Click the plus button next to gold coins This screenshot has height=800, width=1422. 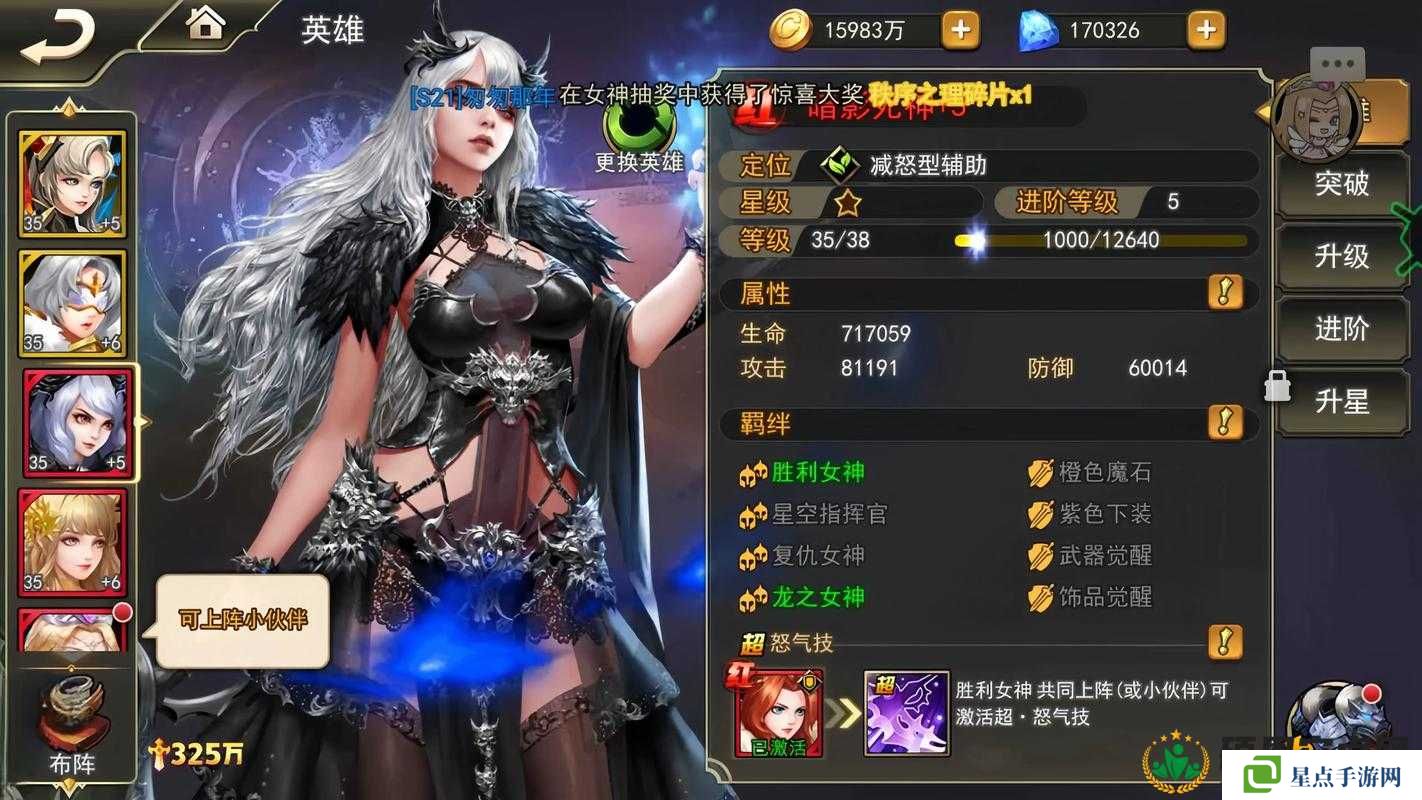pyautogui.click(x=959, y=29)
